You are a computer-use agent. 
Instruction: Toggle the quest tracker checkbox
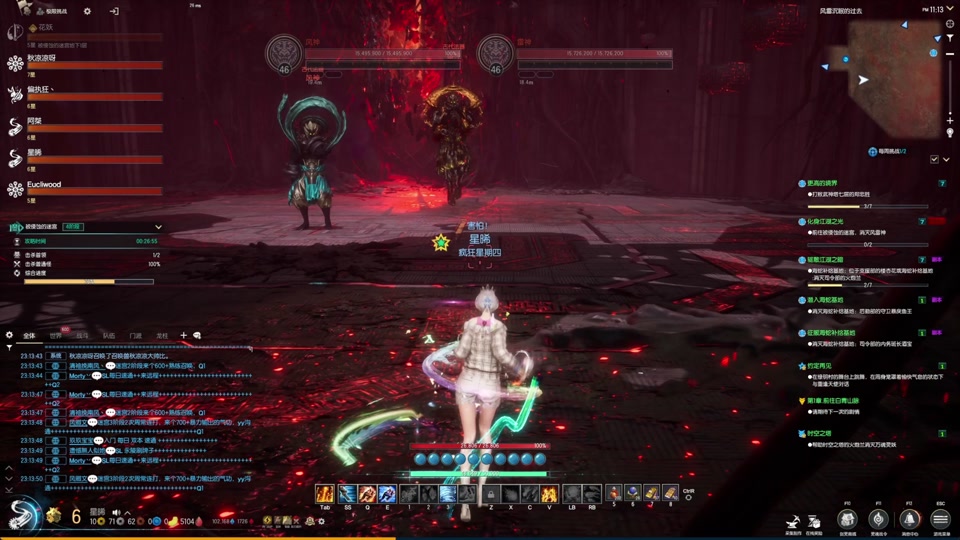pos(934,159)
